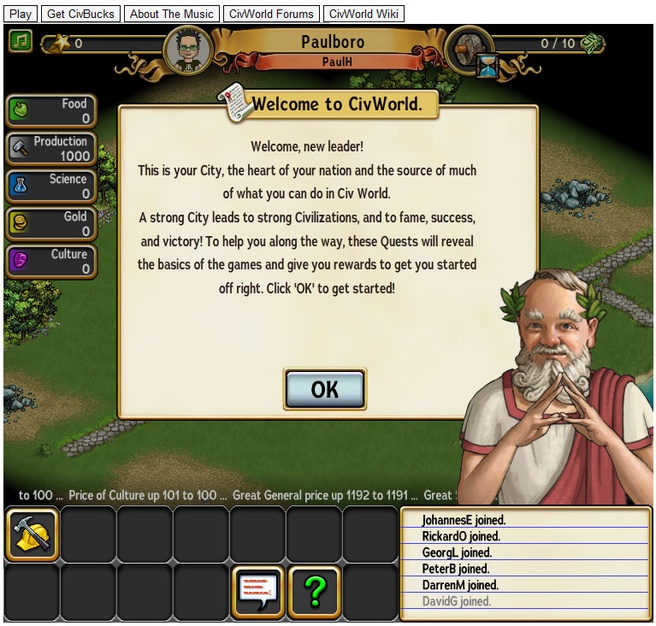Viewport: 656px width, 626px height.
Task: Open the chat speech bubble button
Action: click(x=258, y=592)
